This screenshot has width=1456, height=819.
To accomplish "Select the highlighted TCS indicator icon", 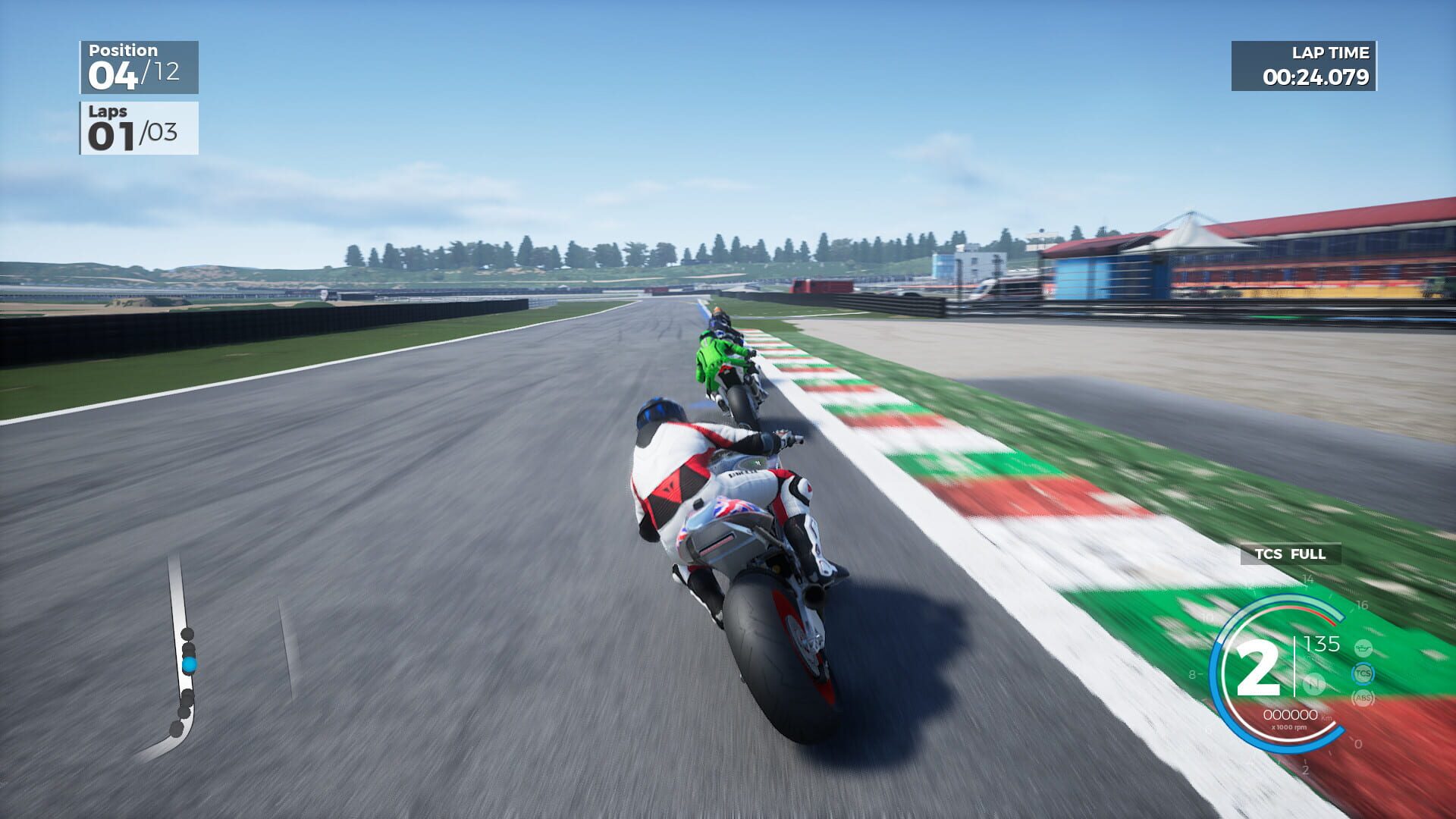I will click(1364, 673).
